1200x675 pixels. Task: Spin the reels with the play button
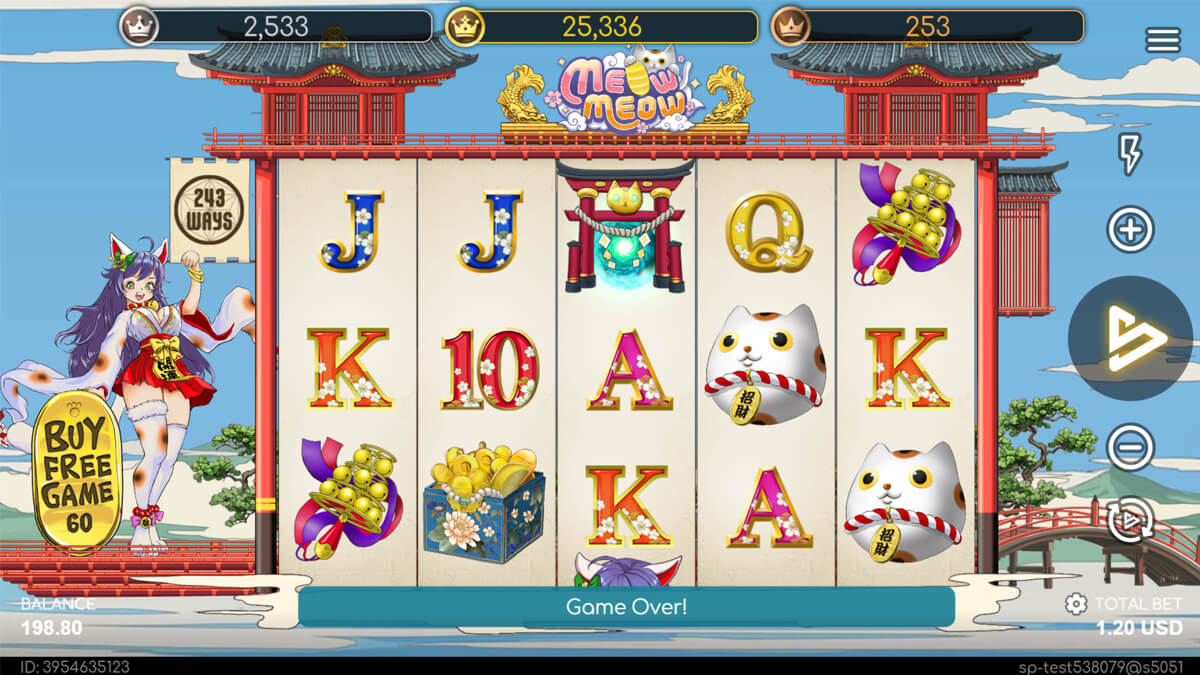pos(1130,338)
